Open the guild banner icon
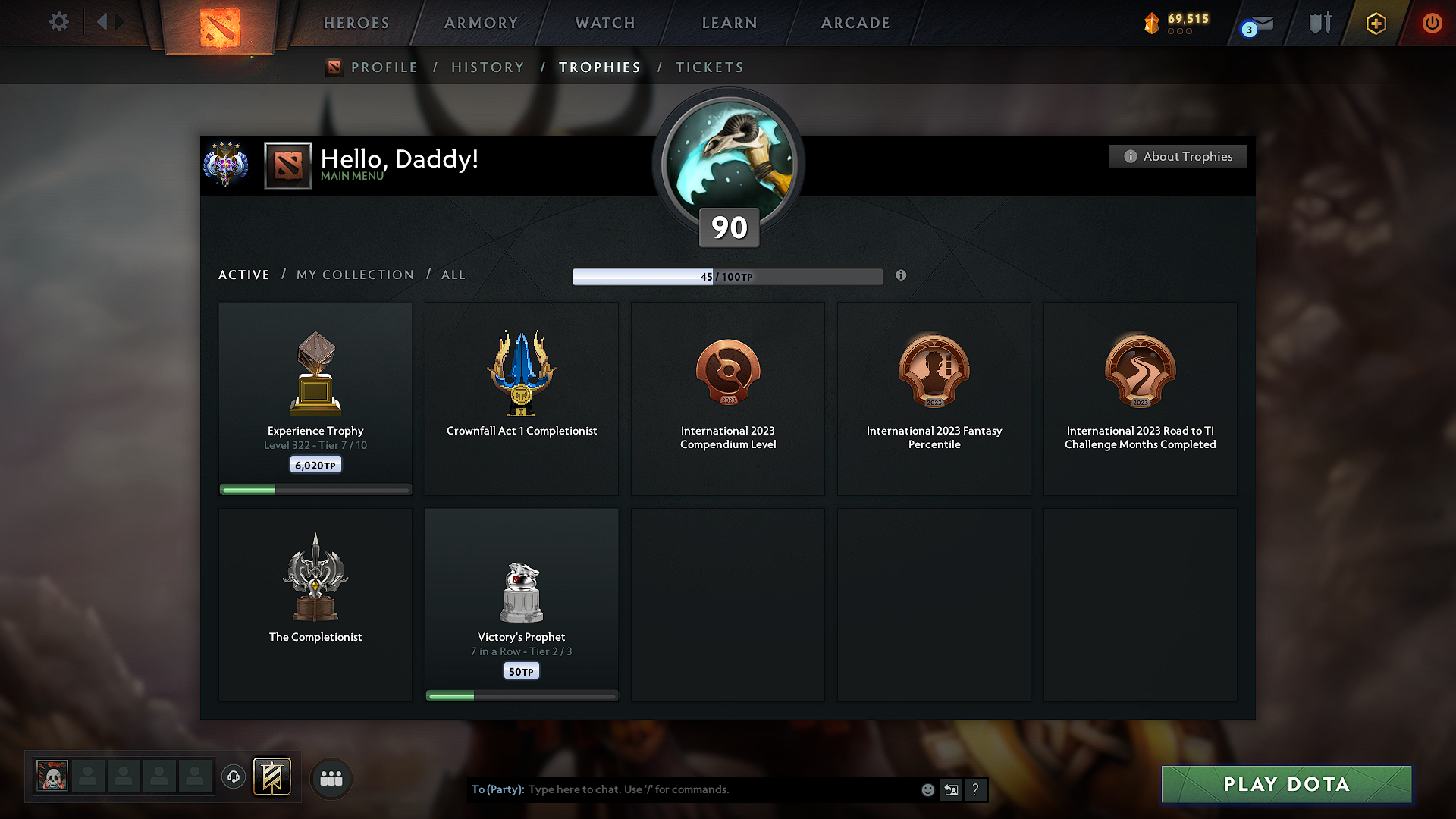Viewport: 1456px width, 819px height. pyautogui.click(x=272, y=777)
